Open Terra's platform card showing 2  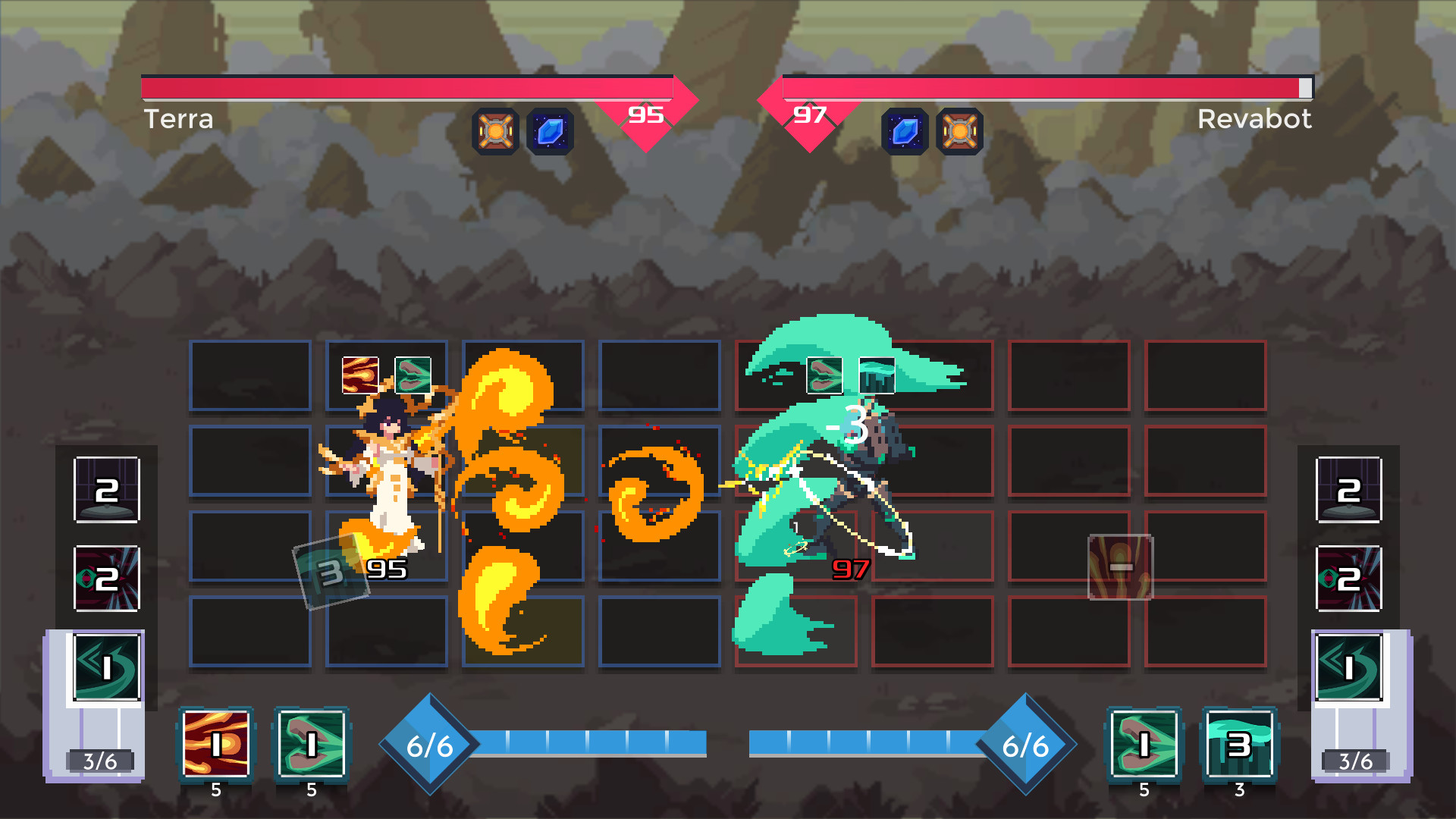106,491
